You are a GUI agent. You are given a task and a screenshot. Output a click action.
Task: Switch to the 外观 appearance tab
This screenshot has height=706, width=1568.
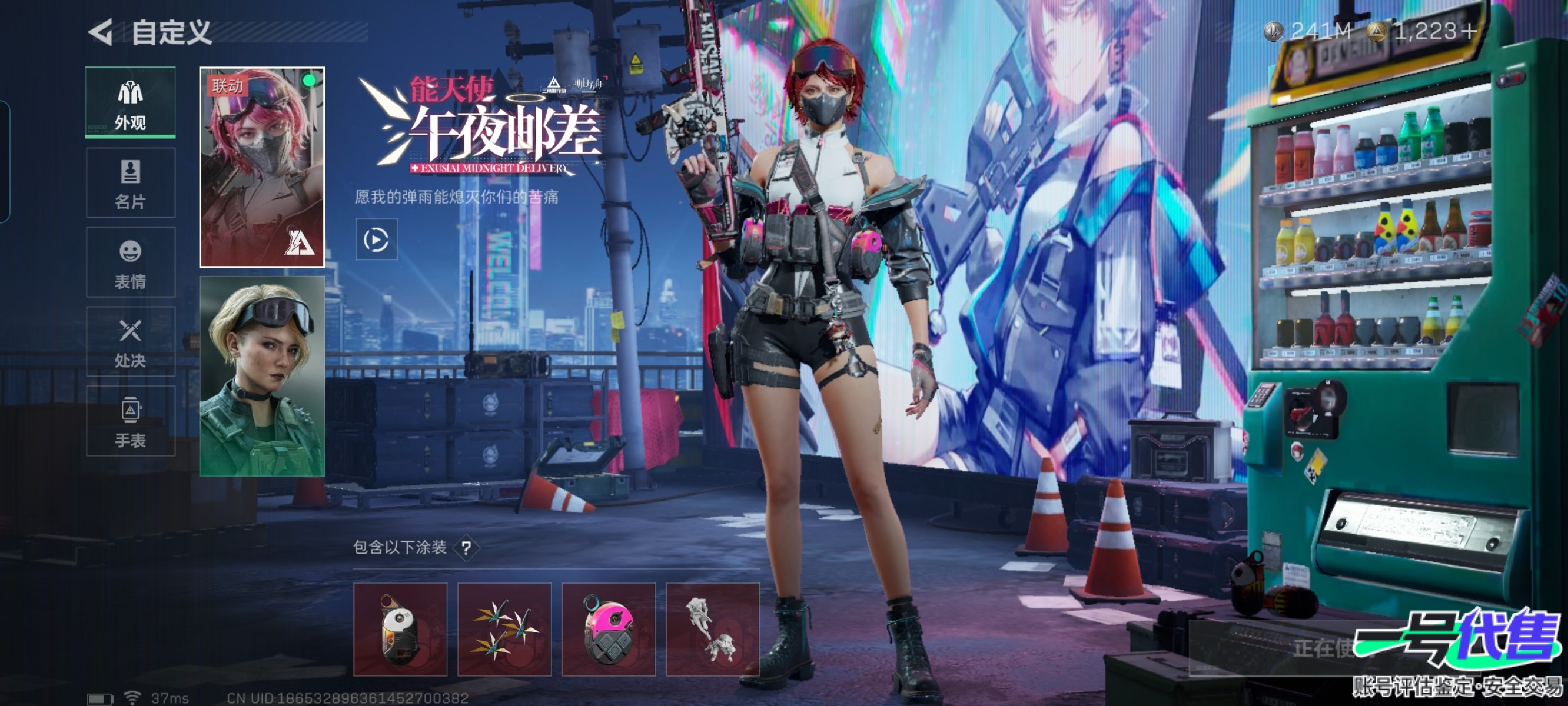[130, 104]
